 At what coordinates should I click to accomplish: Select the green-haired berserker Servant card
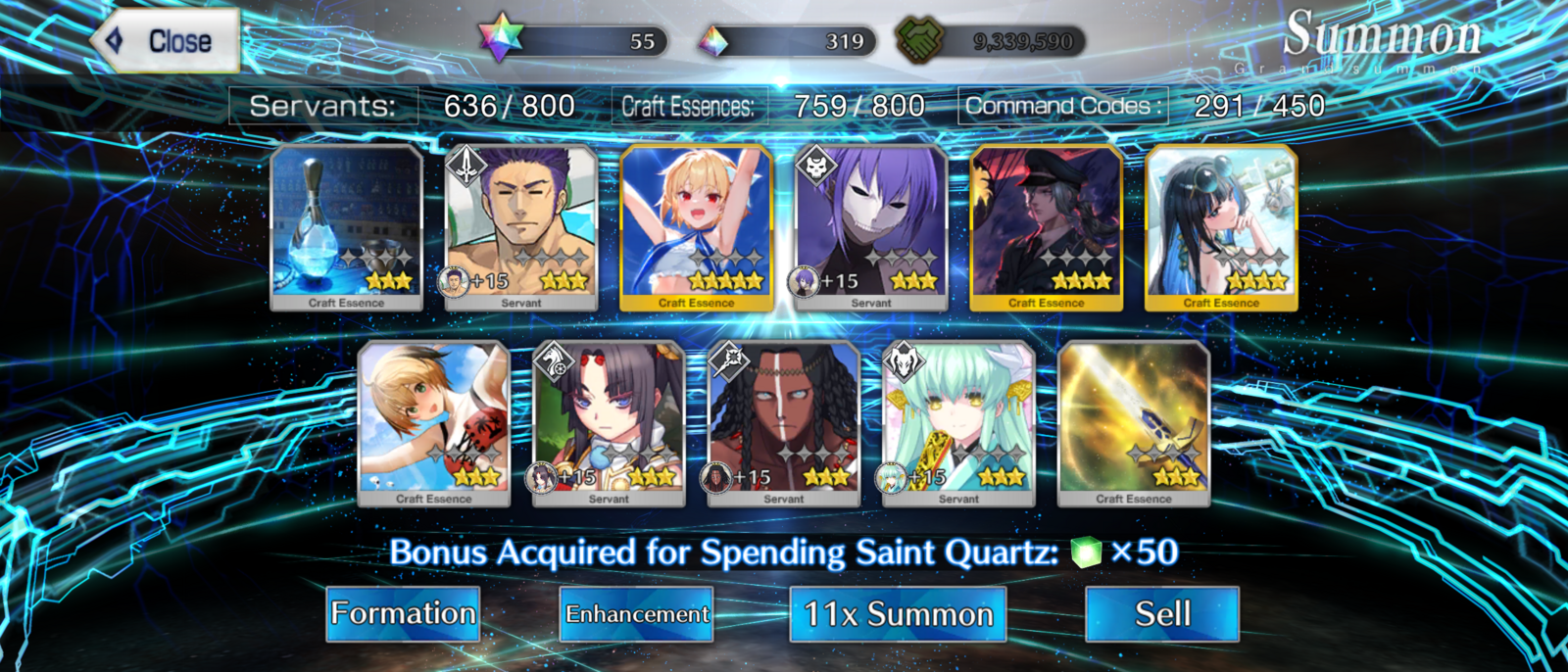[x=958, y=421]
